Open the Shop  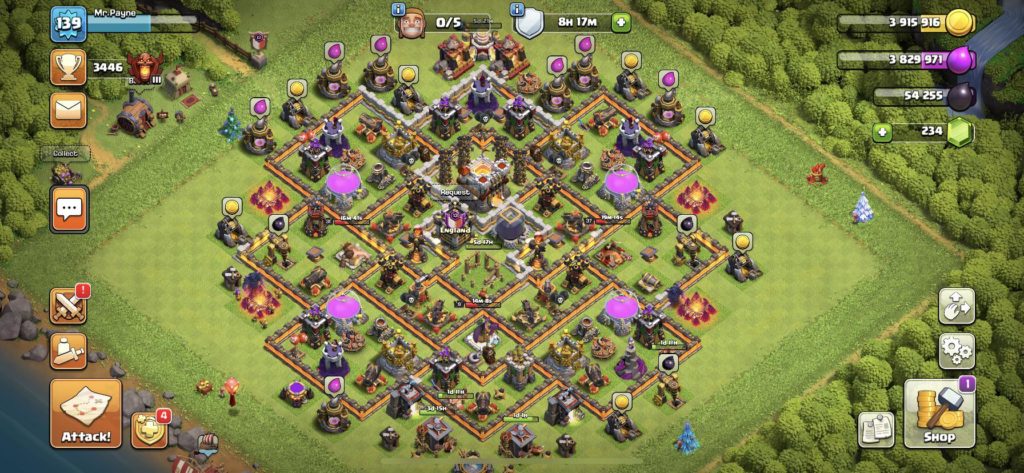point(939,413)
